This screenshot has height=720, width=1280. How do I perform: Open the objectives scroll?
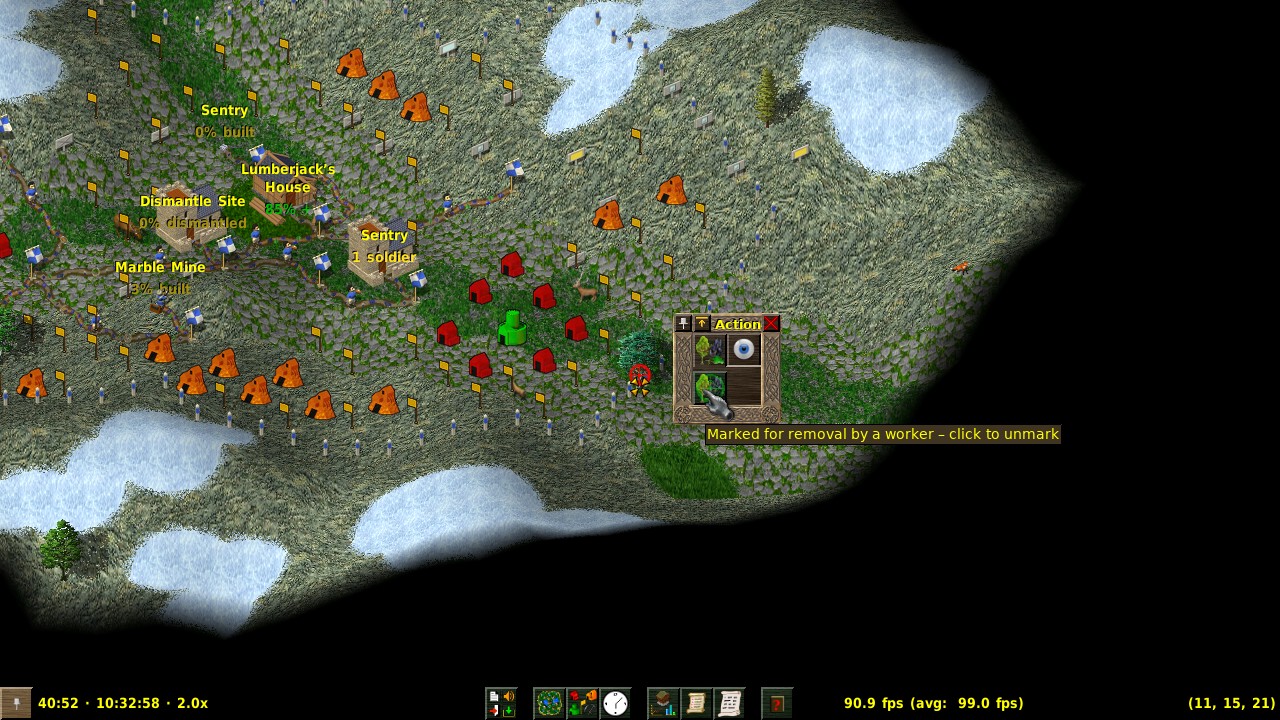(x=696, y=703)
